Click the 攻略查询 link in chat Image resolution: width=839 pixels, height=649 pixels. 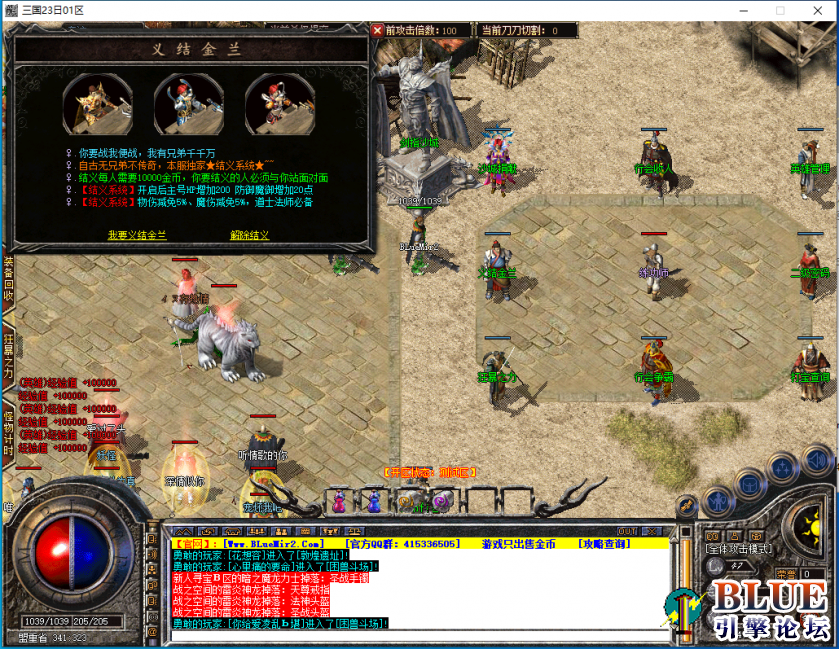[x=603, y=543]
